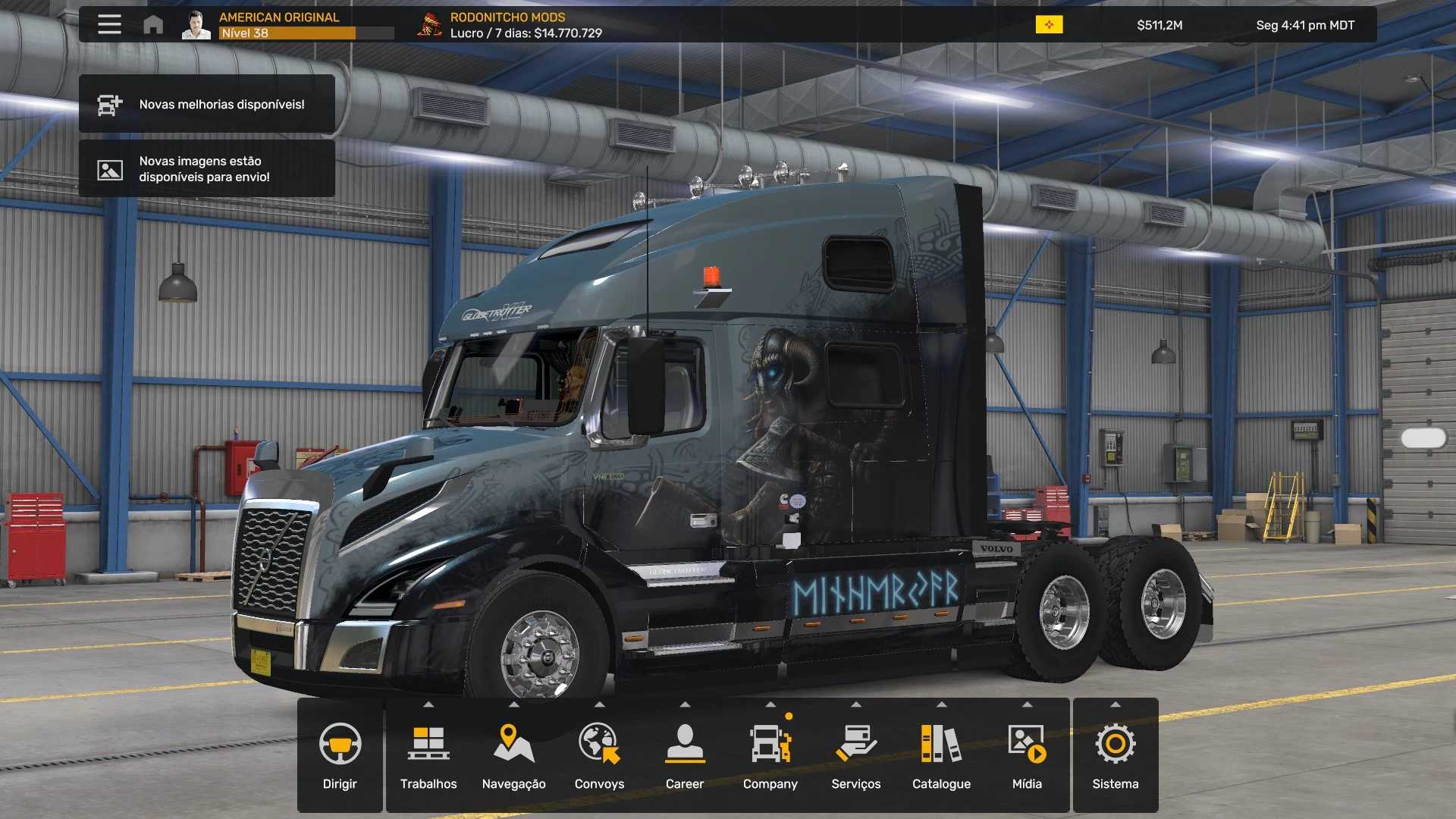Start driving with Dirigir

[340, 755]
